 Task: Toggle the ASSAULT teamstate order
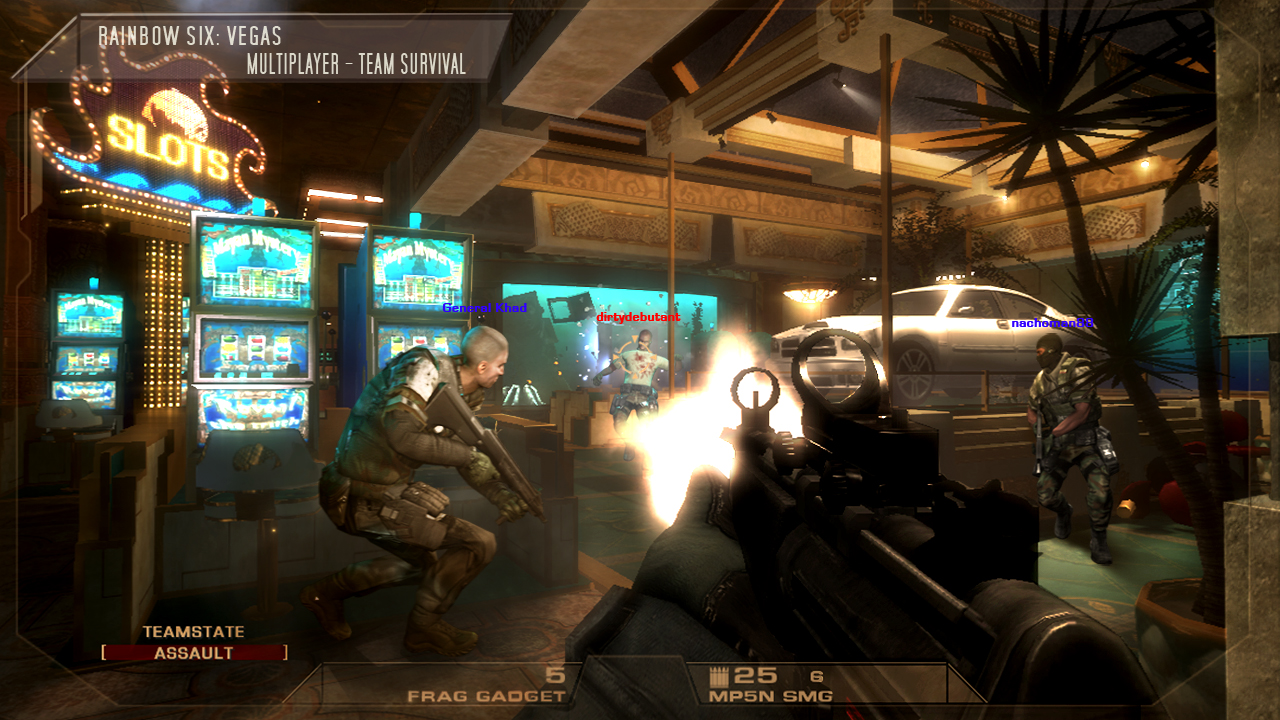(193, 651)
